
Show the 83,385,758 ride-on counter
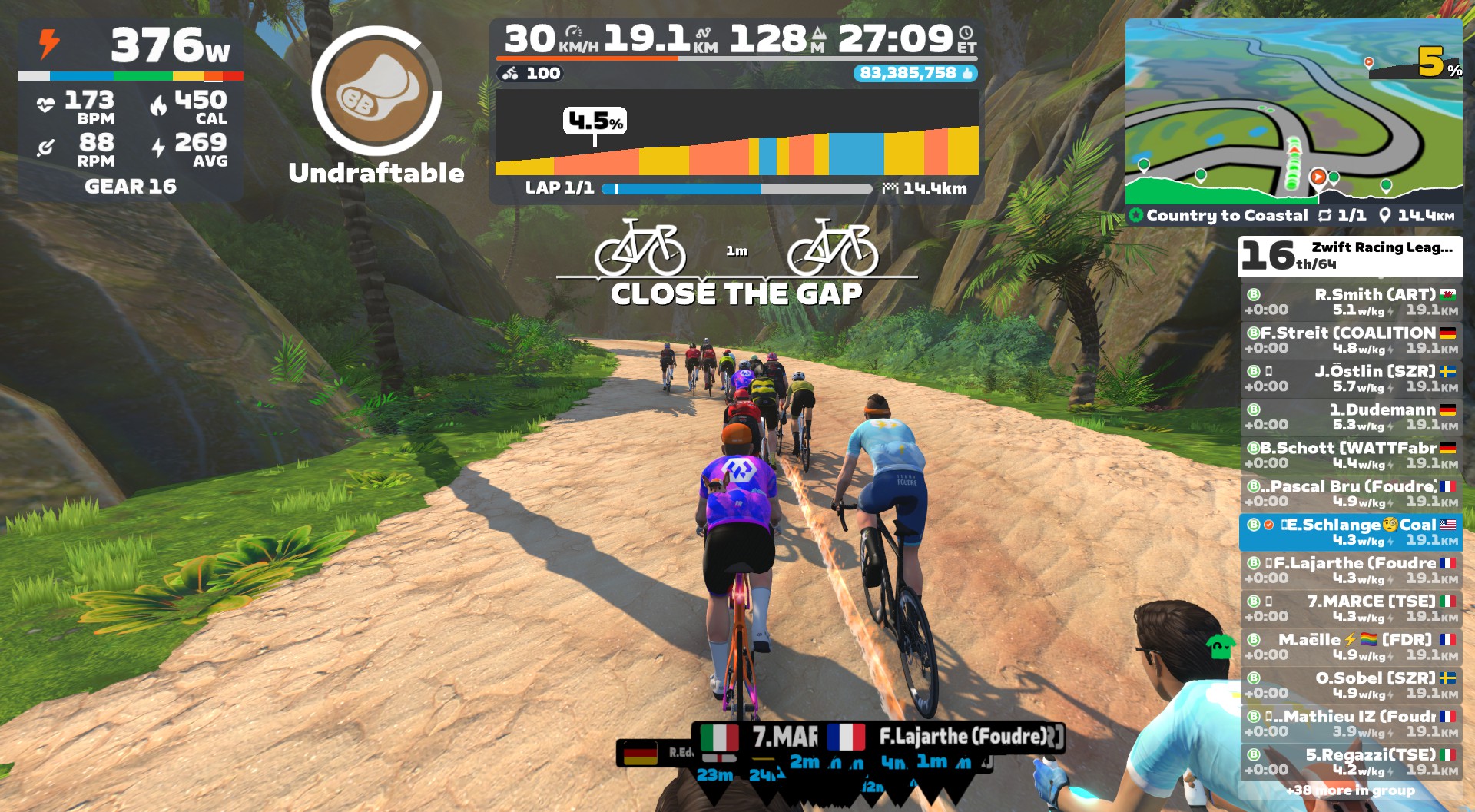click(x=915, y=73)
